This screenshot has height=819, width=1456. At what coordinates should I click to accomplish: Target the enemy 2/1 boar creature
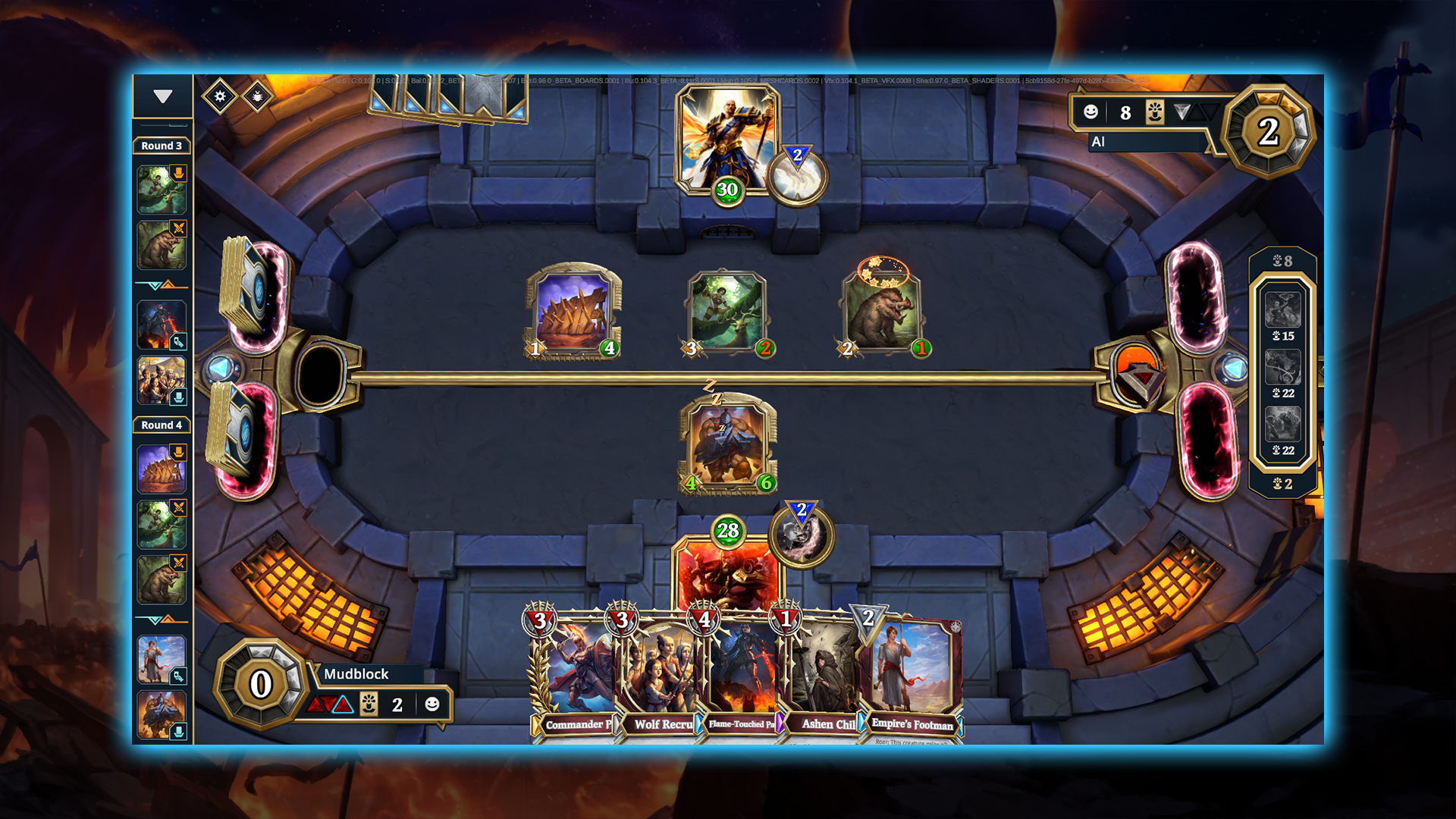(883, 312)
